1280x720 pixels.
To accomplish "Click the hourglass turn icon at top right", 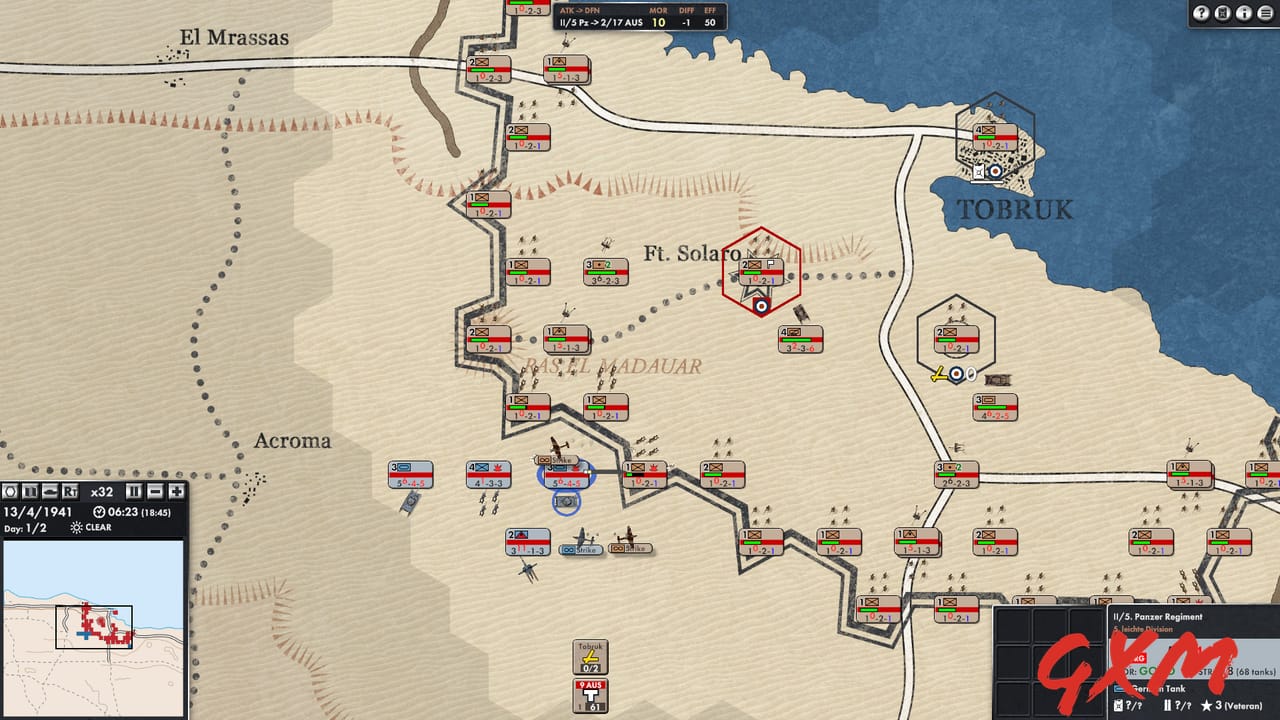I will tap(1222, 12).
